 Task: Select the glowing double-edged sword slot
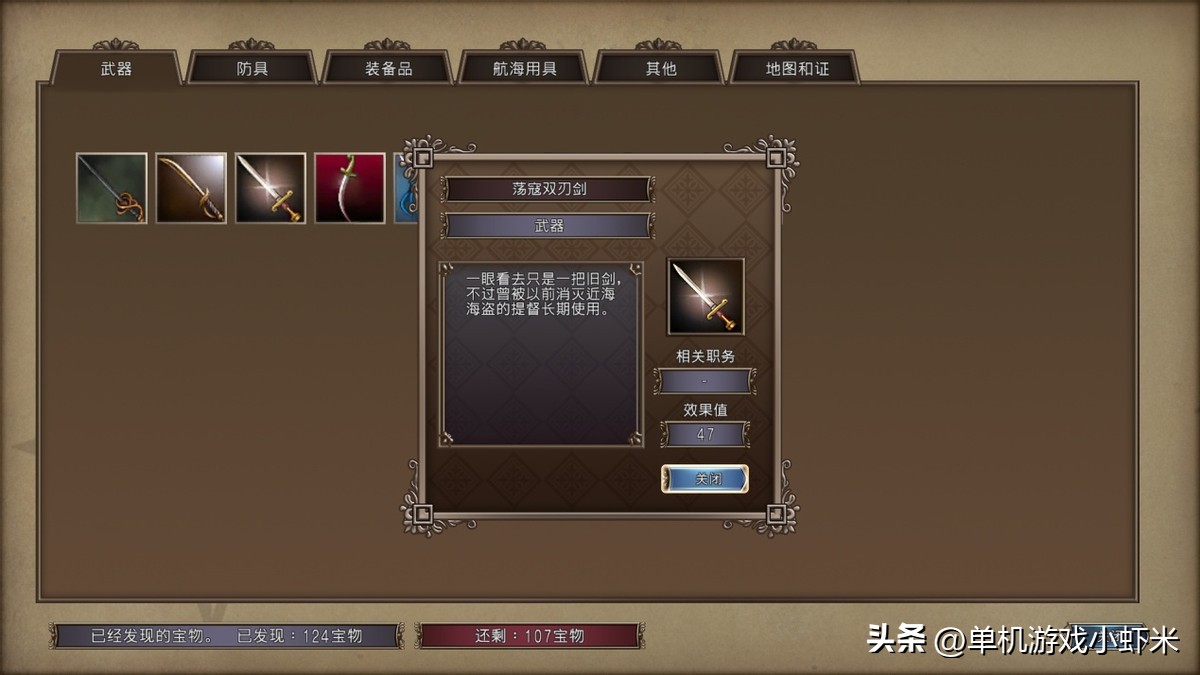[270, 188]
